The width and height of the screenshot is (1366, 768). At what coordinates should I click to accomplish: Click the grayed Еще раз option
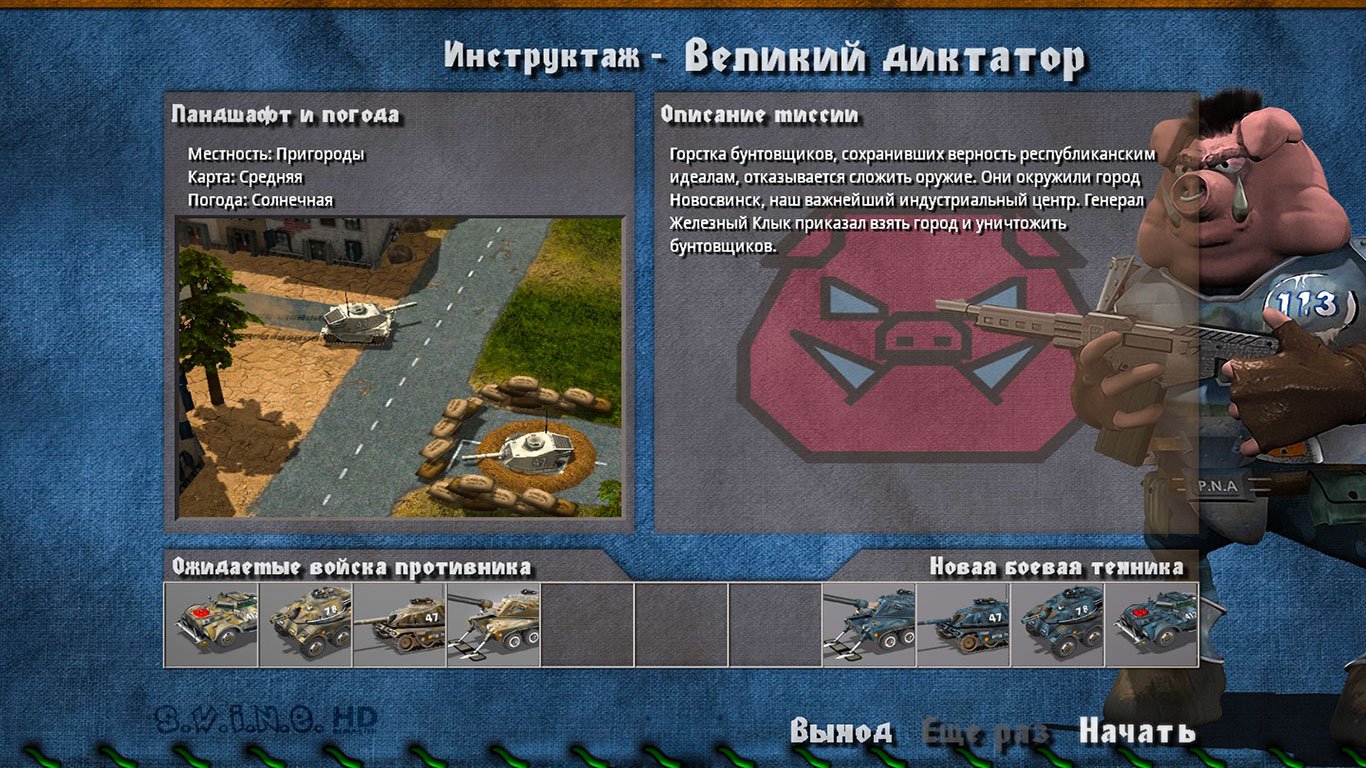987,730
